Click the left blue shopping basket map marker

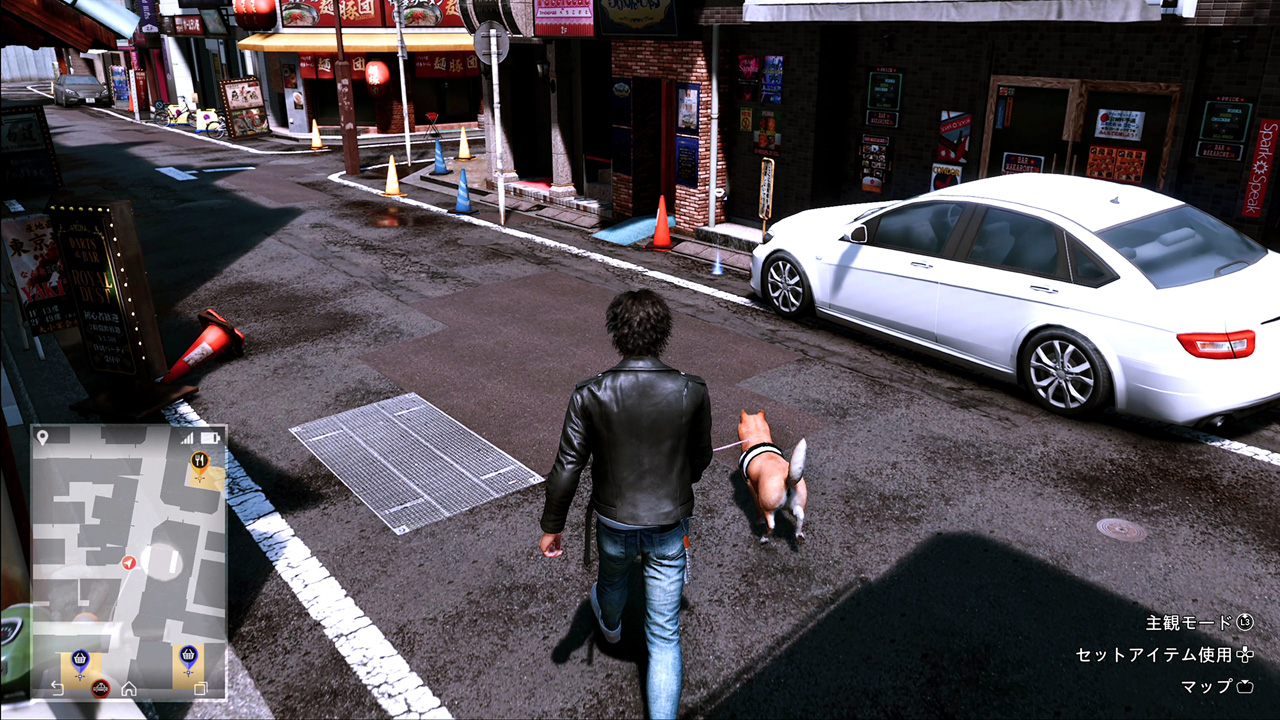tap(79, 657)
